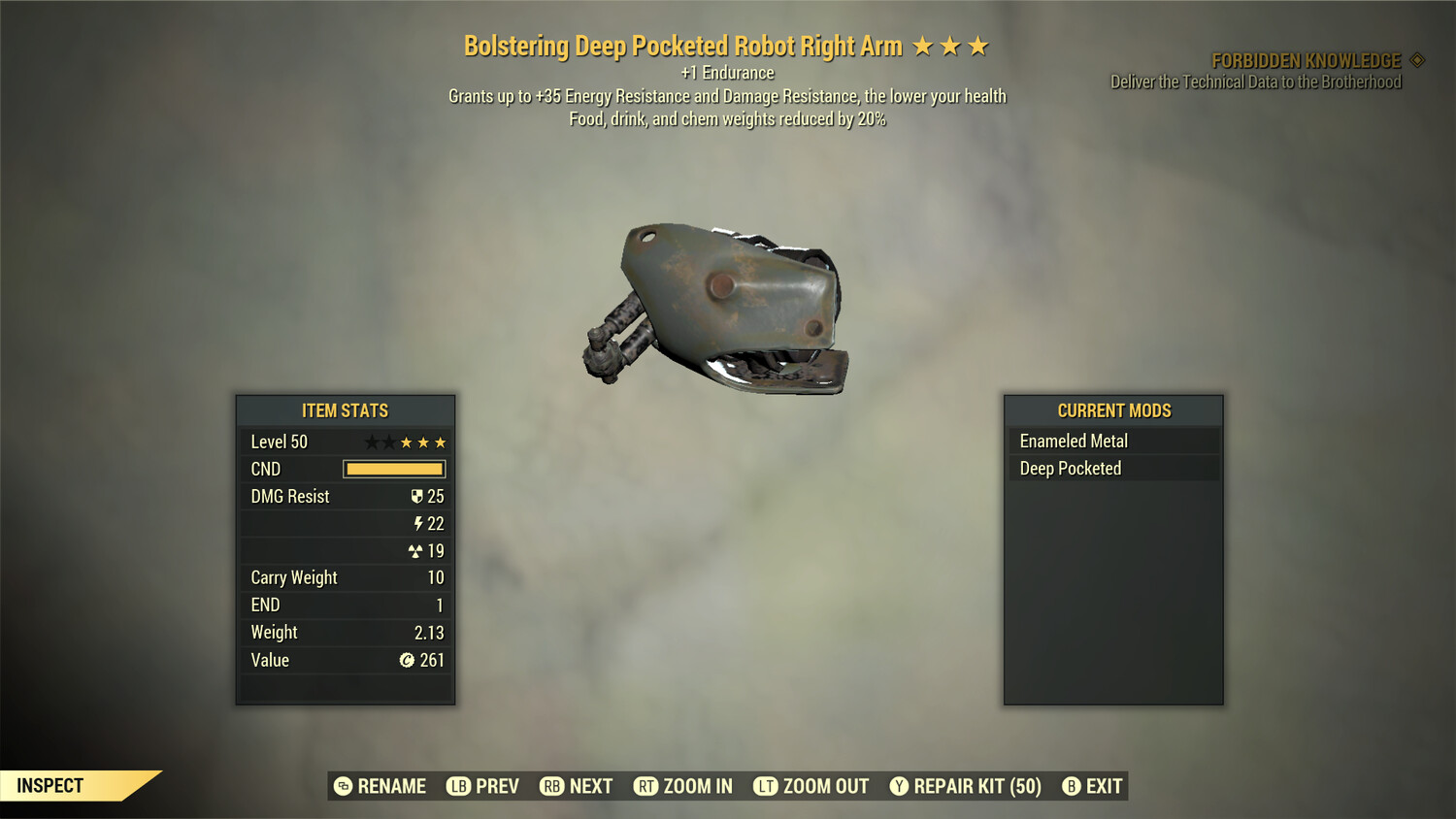The width and height of the screenshot is (1456, 819).
Task: Use the Repair Kit (50) option
Action: click(x=966, y=786)
